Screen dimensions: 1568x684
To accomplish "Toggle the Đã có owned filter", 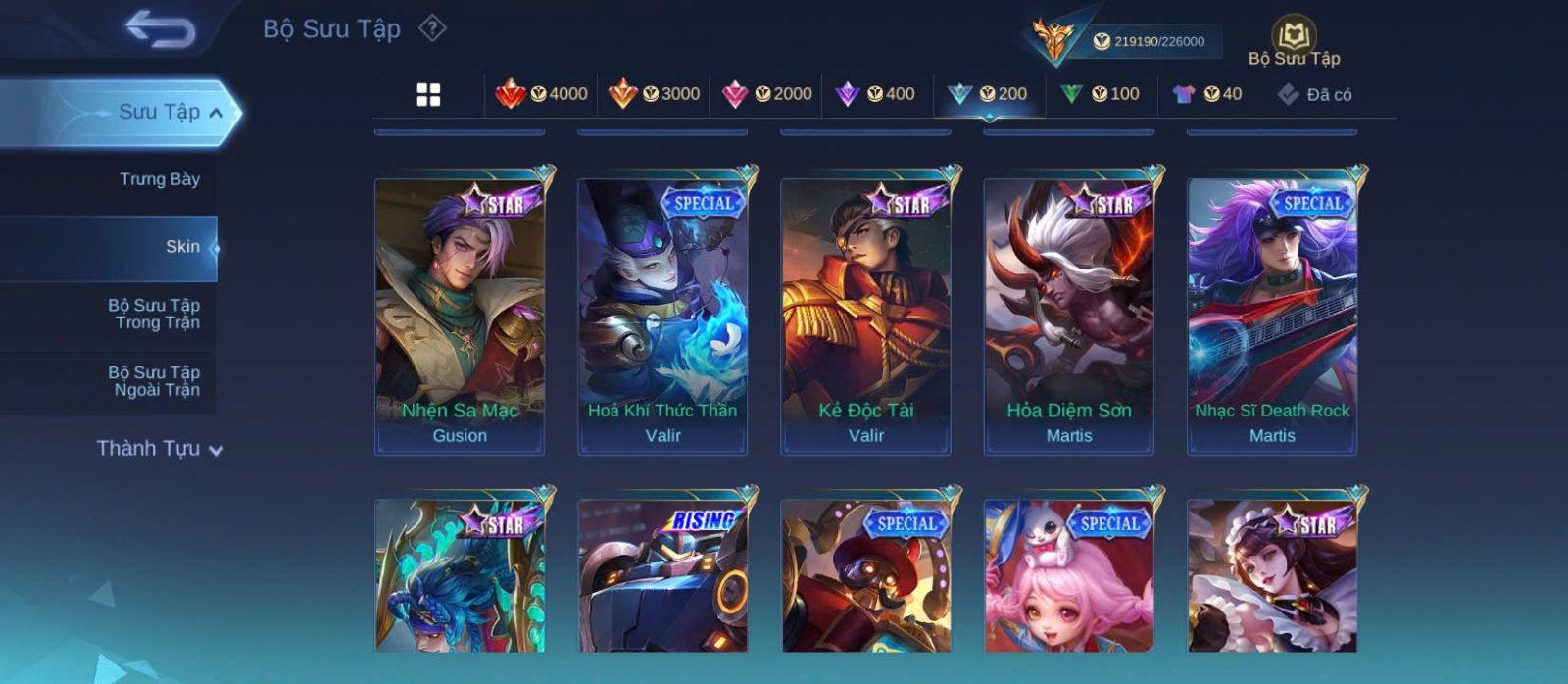I will 1314,94.
